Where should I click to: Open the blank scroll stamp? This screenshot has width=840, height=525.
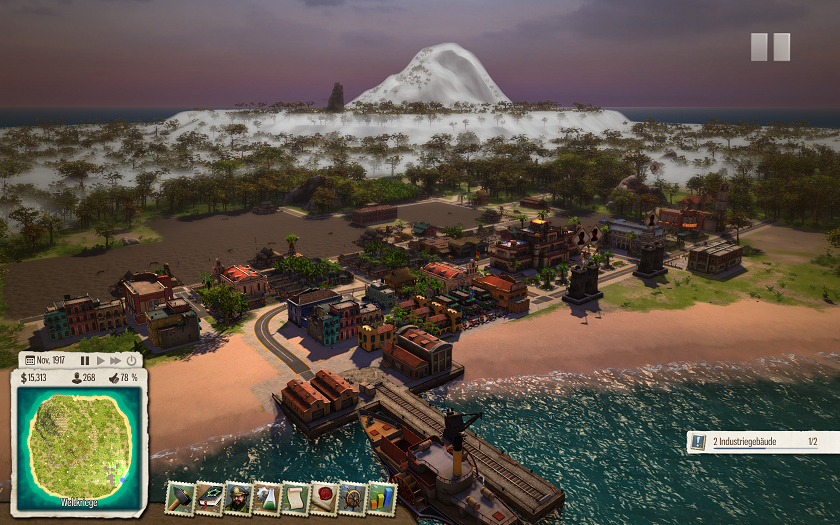pyautogui.click(x=296, y=497)
